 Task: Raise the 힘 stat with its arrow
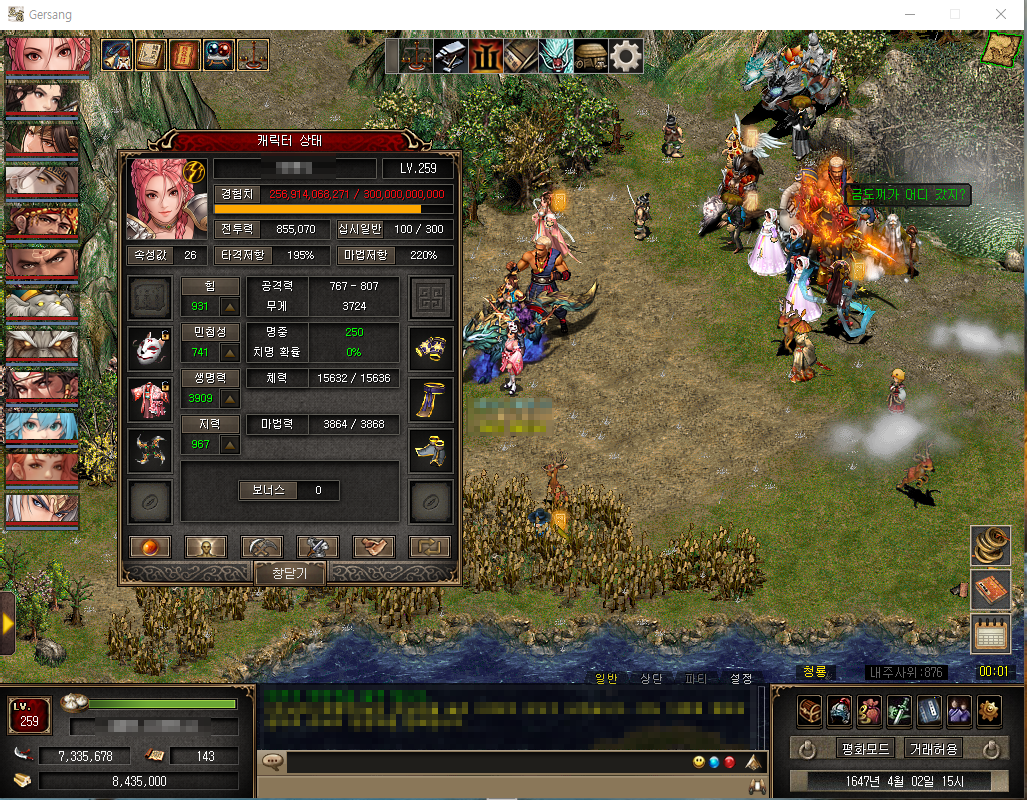point(229,307)
